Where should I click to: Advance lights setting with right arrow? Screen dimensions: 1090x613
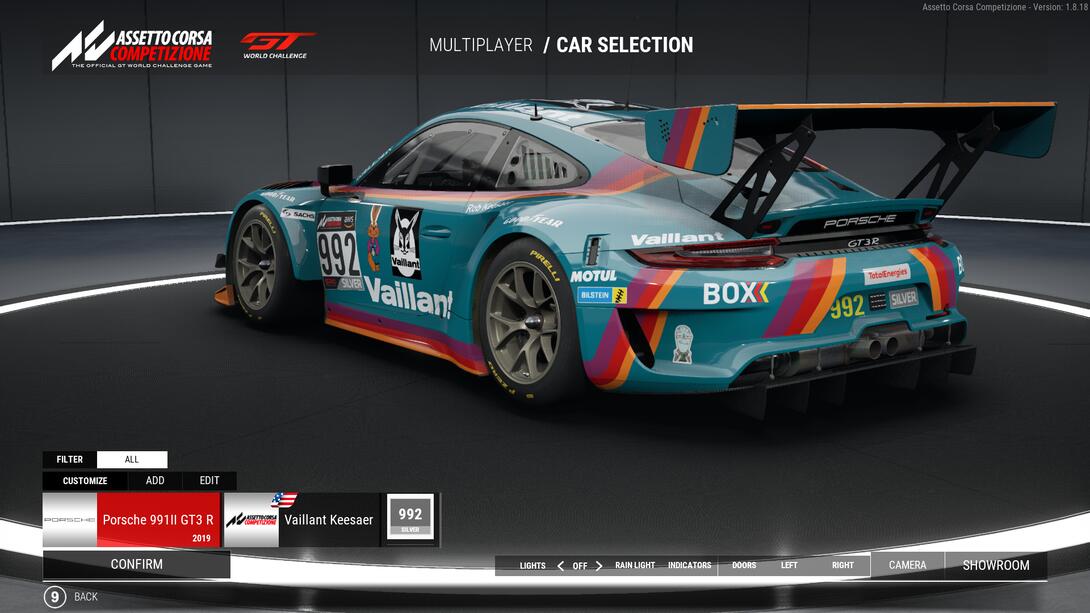pos(599,566)
